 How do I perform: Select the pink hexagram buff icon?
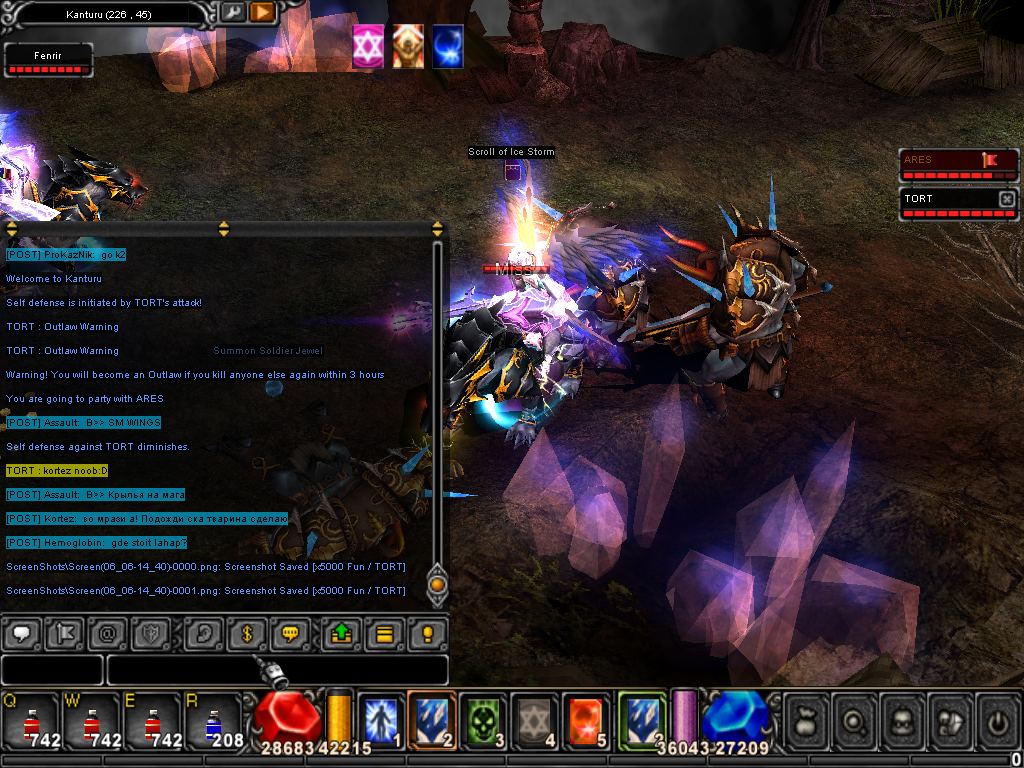368,47
